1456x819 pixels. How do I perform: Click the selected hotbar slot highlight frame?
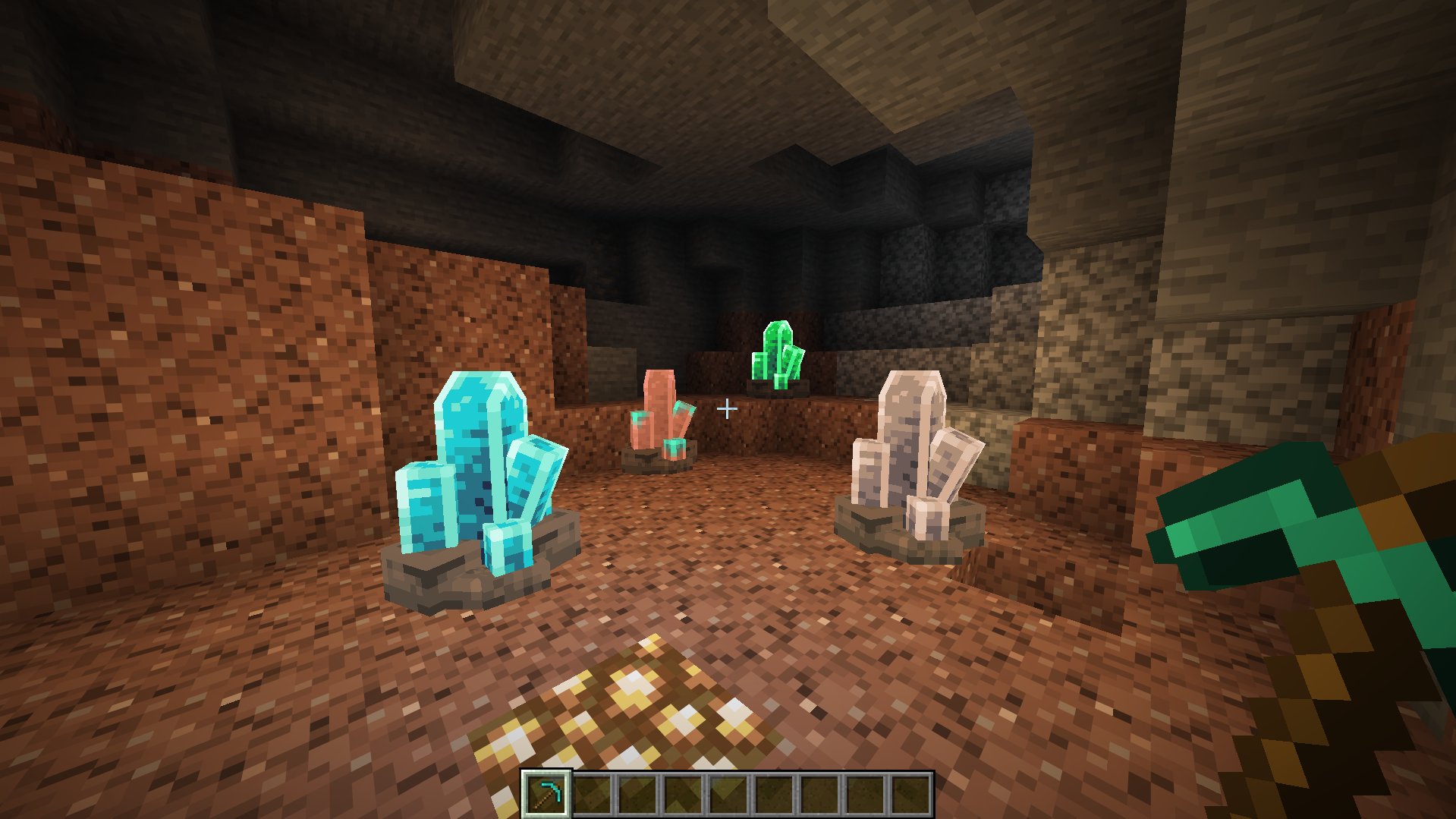[x=548, y=794]
